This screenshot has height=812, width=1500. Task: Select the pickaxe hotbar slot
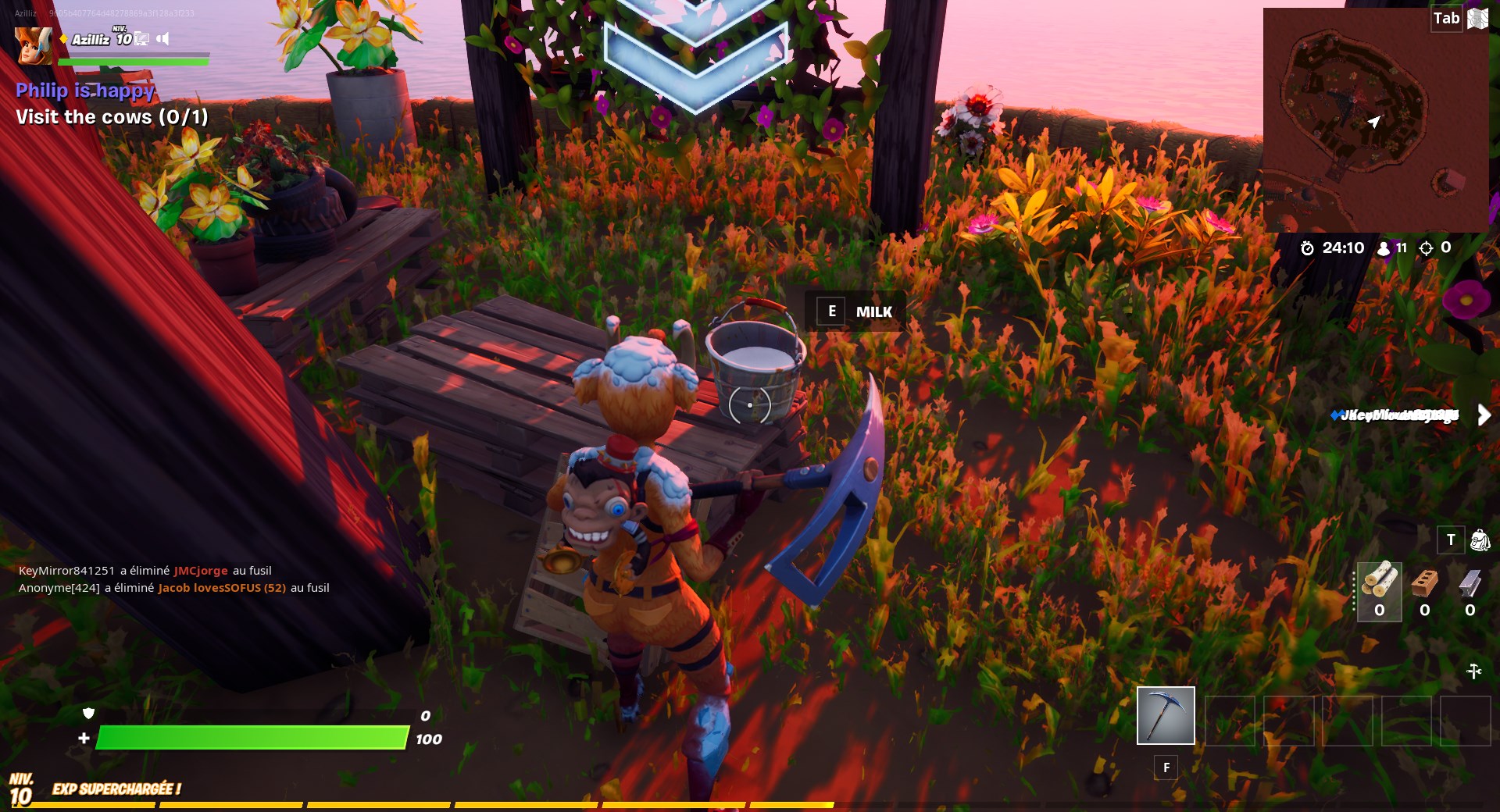[1166, 714]
